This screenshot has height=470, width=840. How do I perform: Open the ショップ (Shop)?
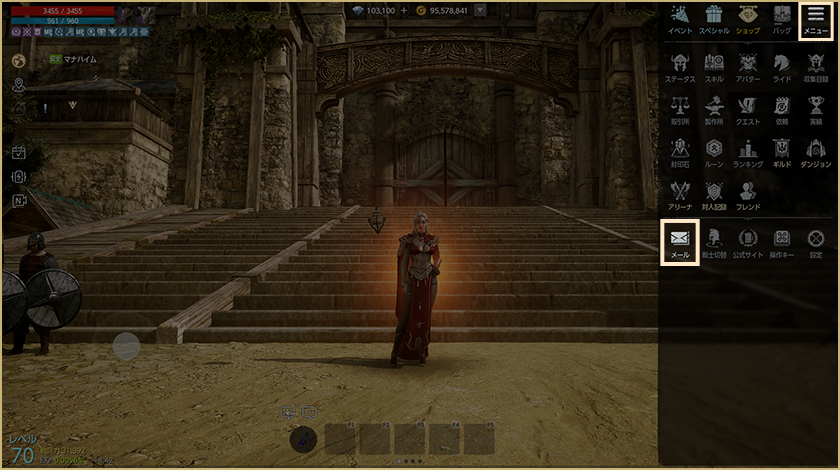pyautogui.click(x=748, y=19)
